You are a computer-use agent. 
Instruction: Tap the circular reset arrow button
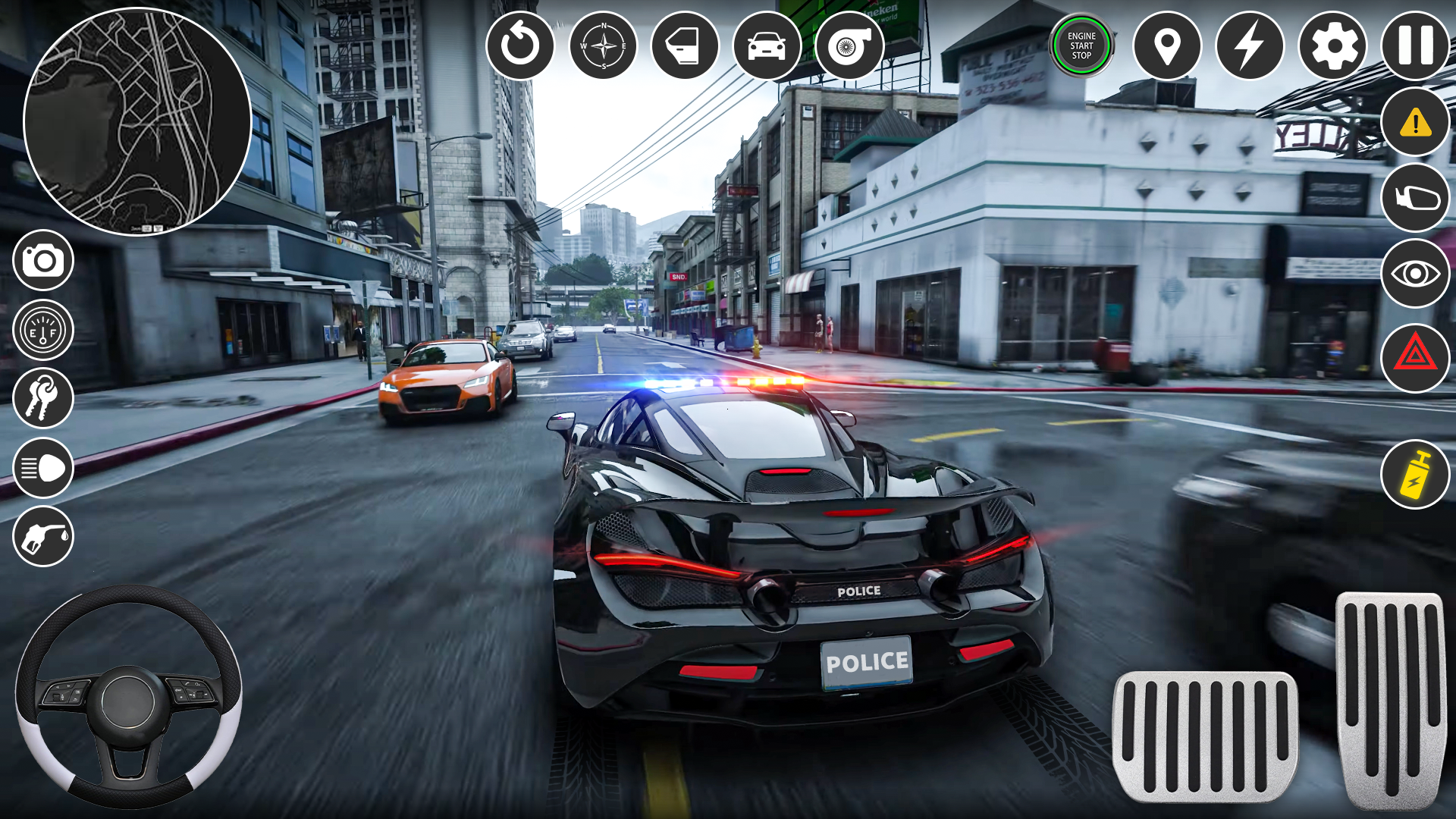point(520,45)
